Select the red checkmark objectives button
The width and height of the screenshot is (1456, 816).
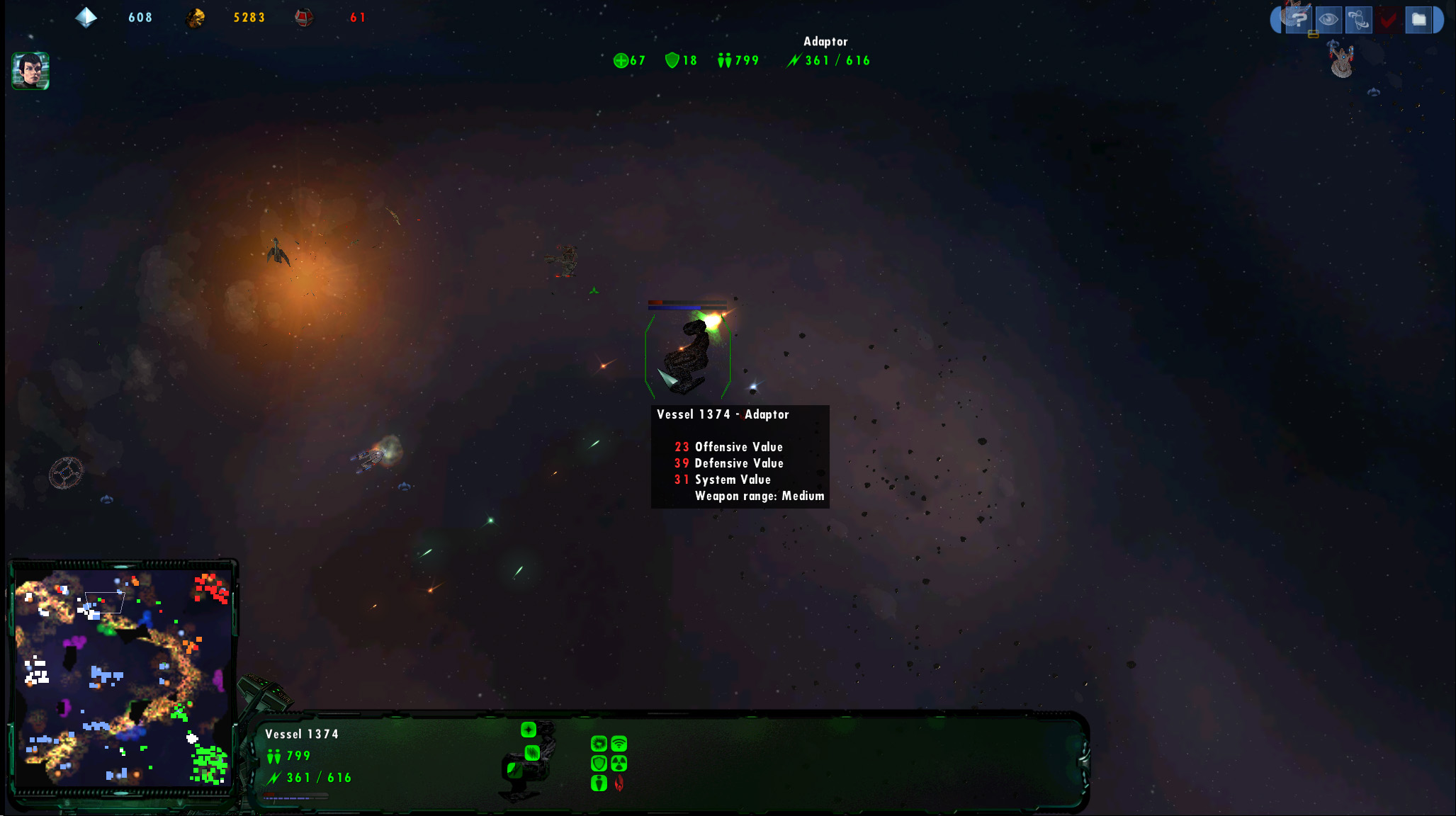(x=1388, y=19)
